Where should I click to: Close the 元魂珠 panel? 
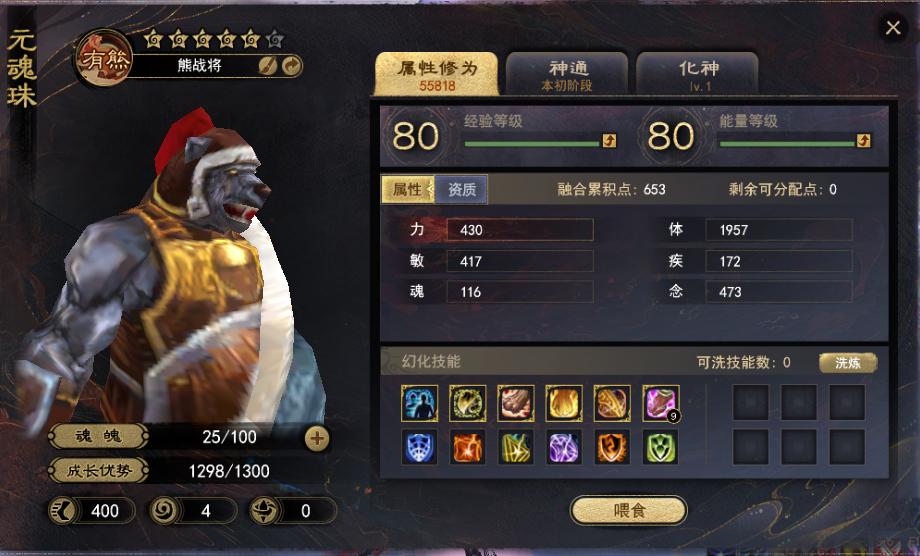pyautogui.click(x=893, y=28)
